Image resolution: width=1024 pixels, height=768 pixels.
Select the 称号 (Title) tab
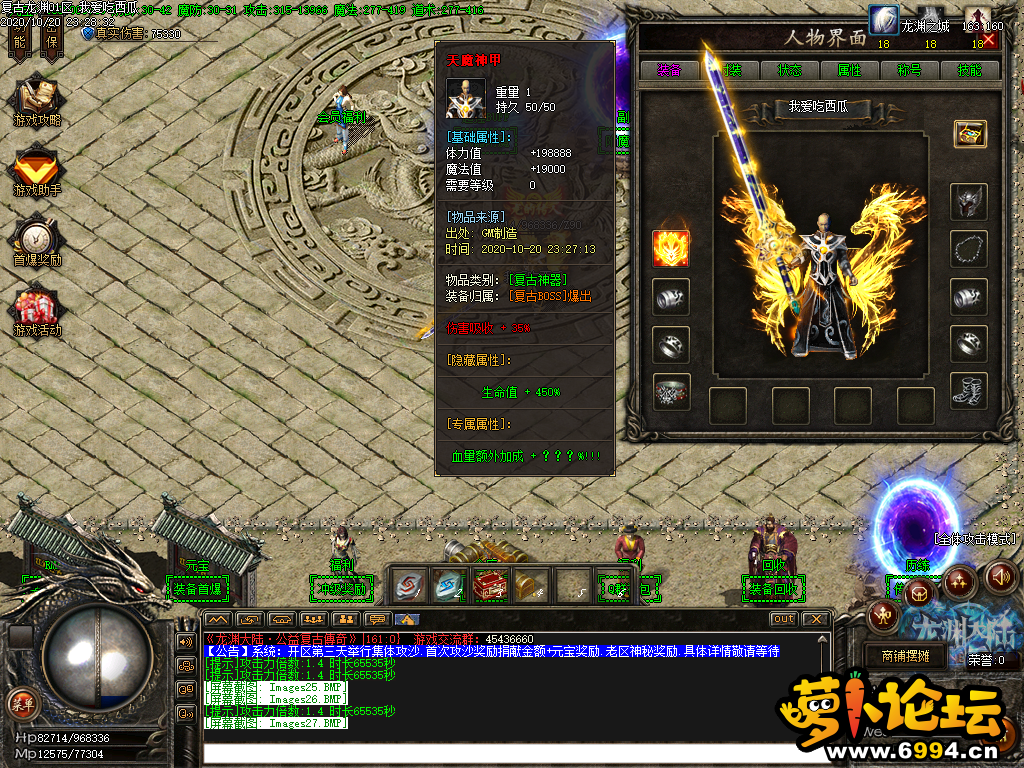tap(909, 70)
